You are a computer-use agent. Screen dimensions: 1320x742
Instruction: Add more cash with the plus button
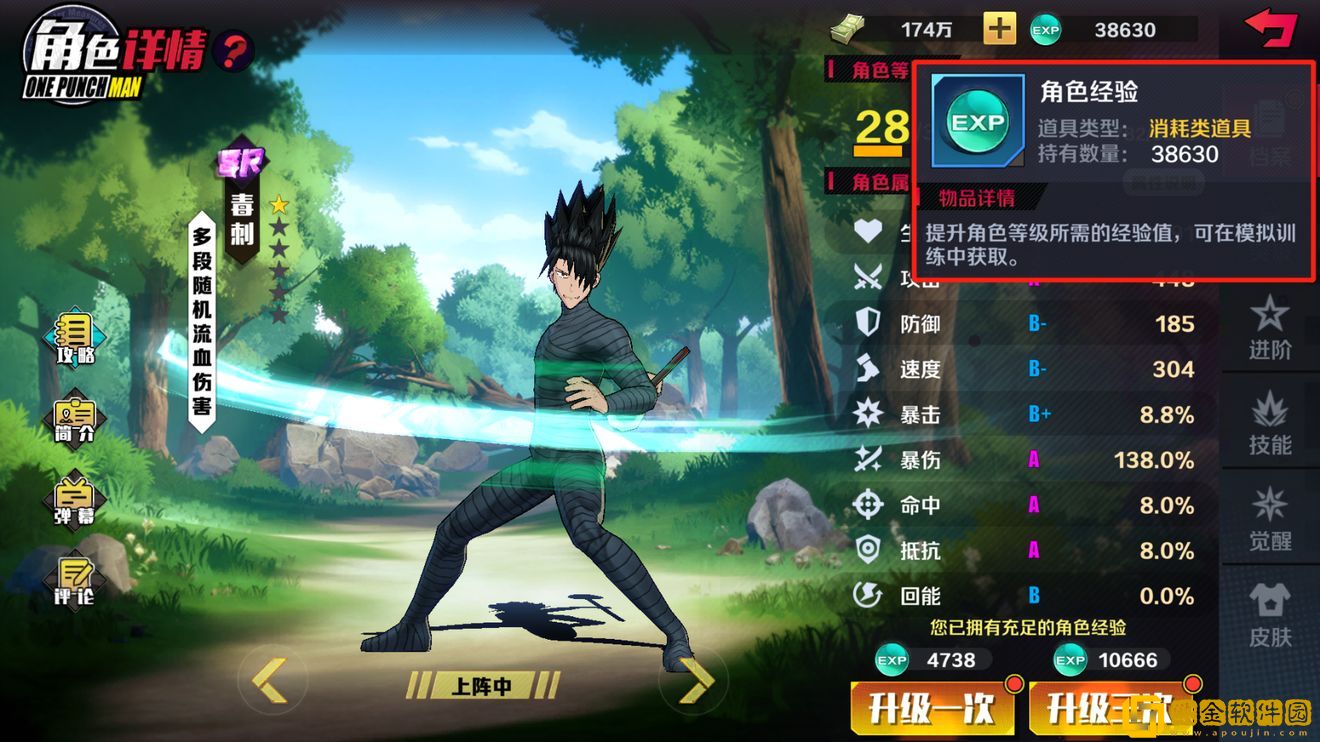click(x=999, y=29)
